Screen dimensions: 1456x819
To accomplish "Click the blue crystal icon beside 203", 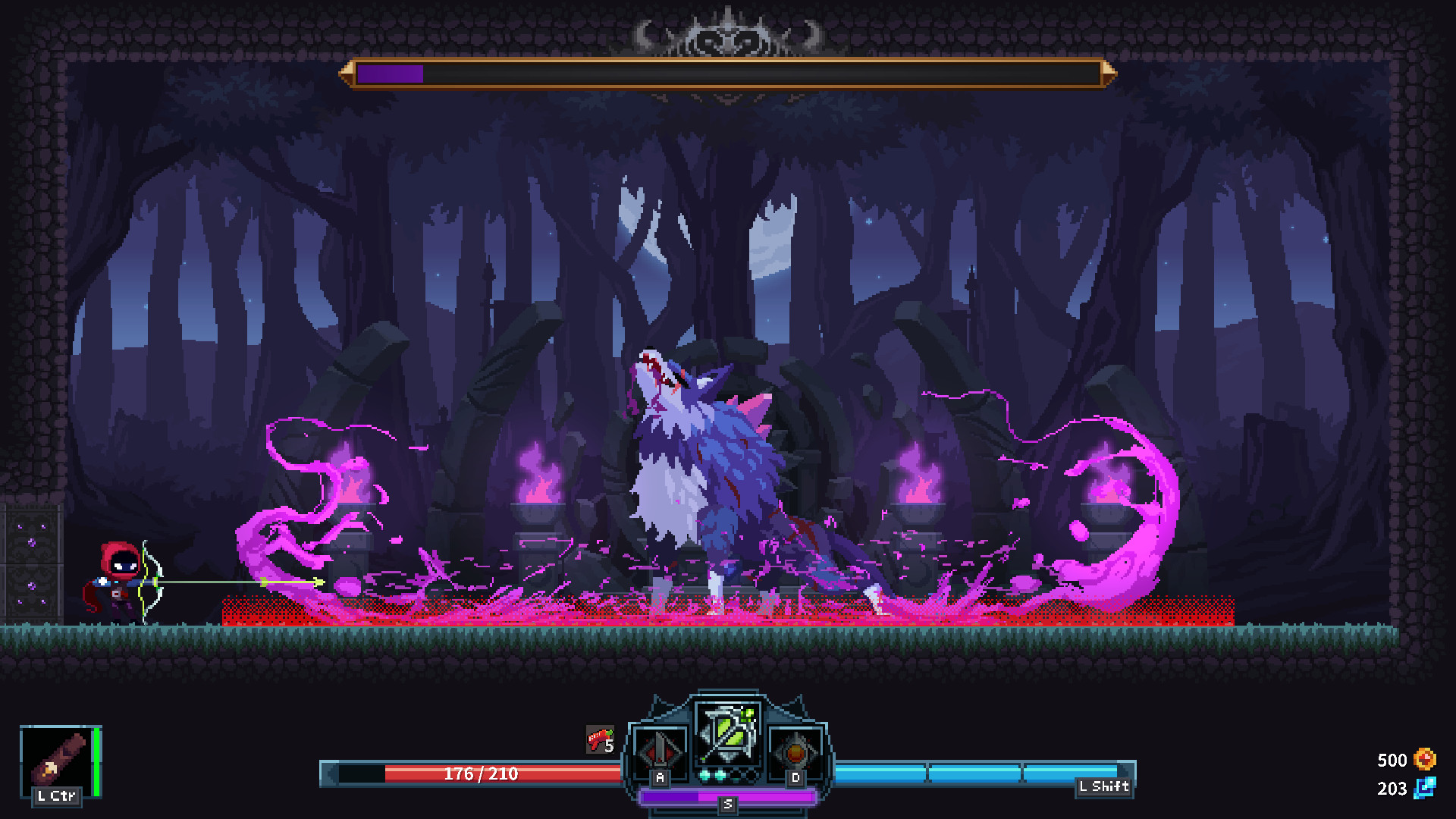I will (x=1424, y=789).
